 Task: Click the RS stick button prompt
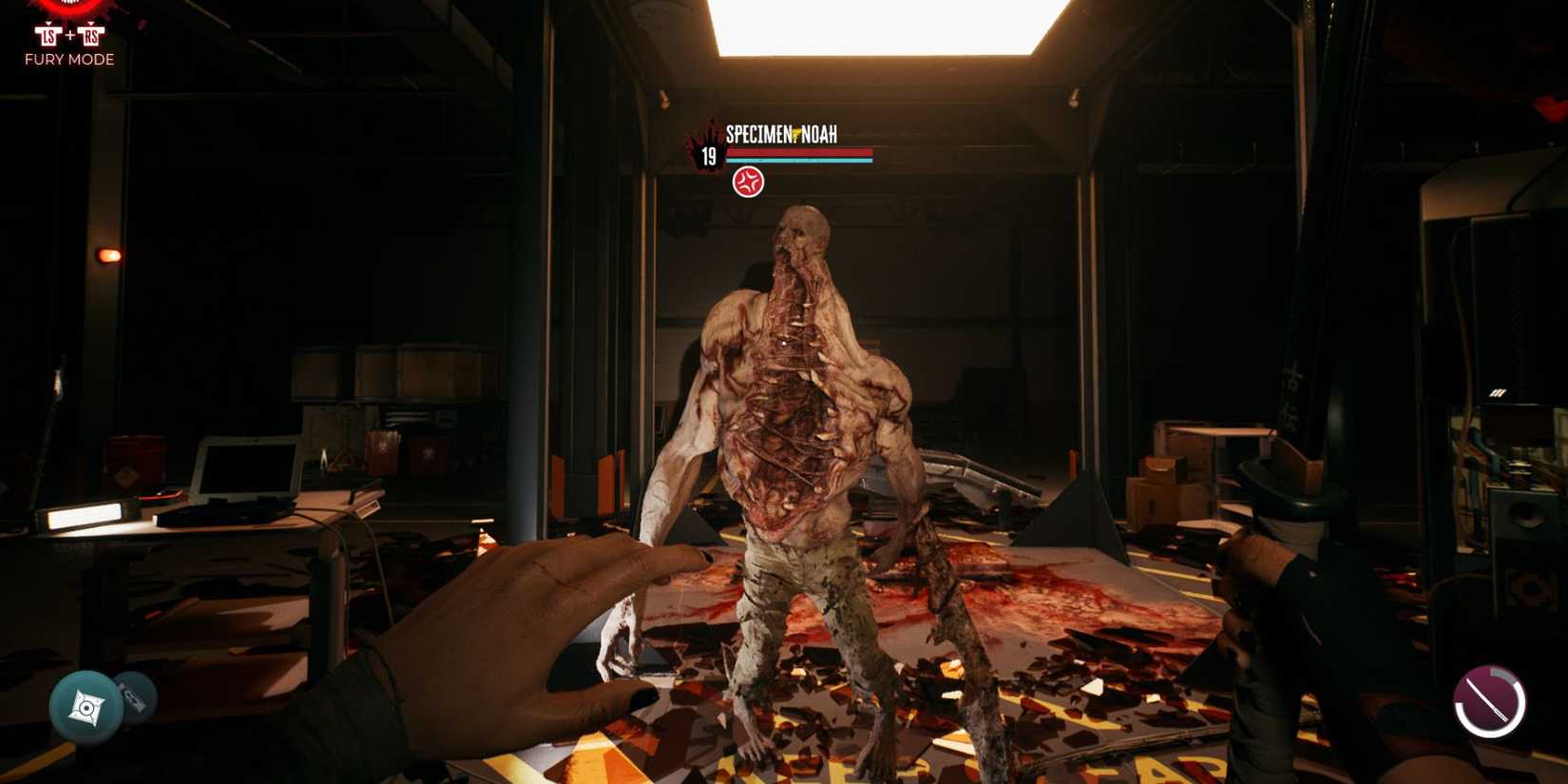[91, 36]
